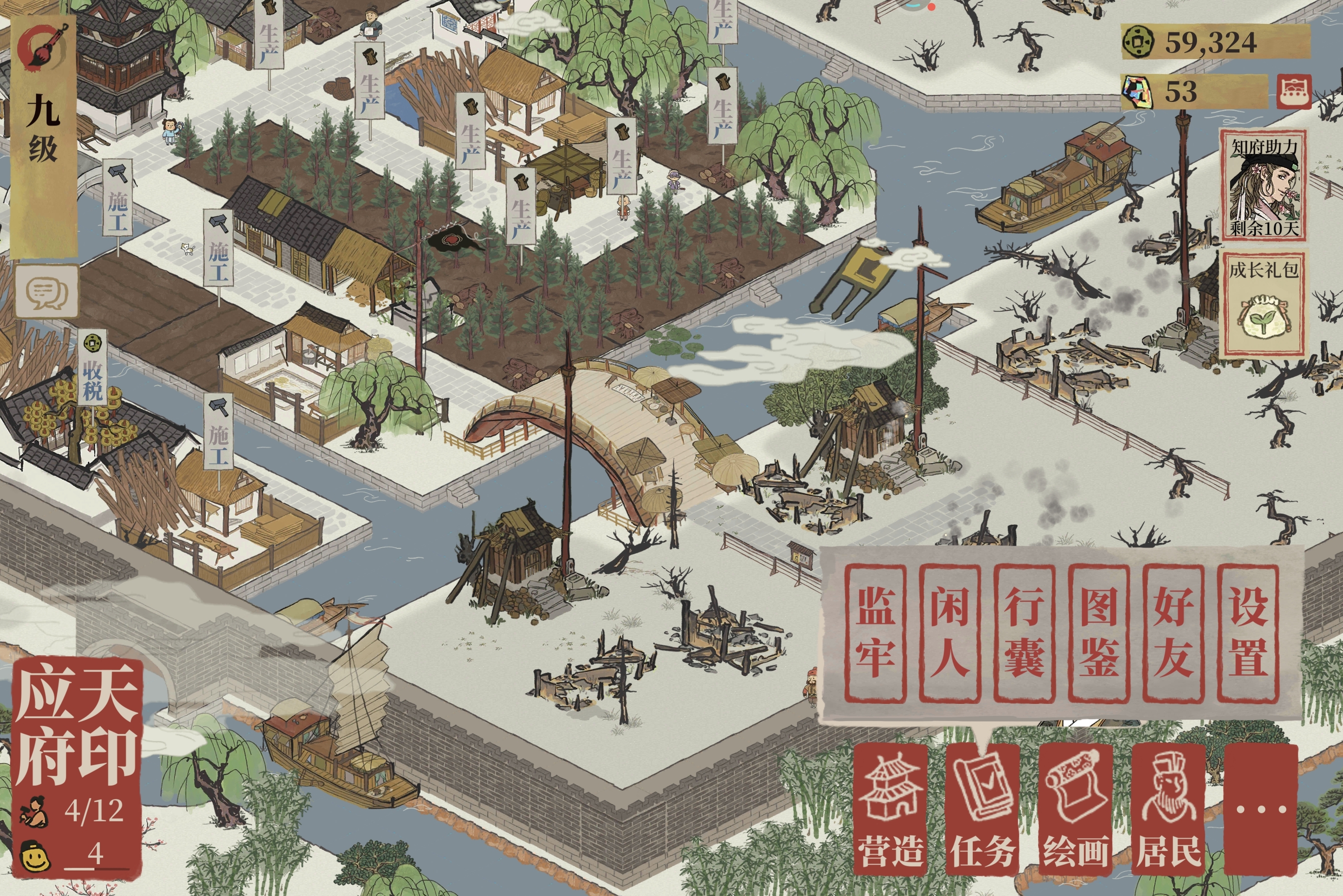Choose 闲人 from the popup menu

(949, 633)
